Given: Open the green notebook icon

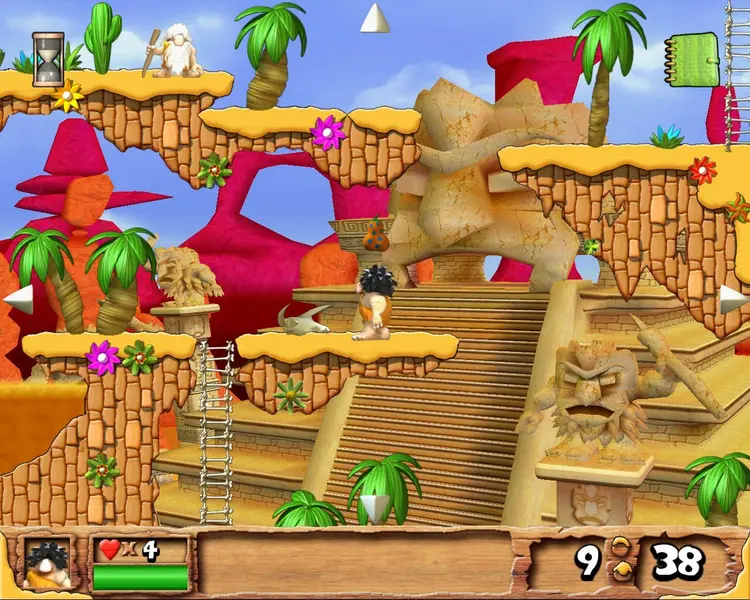Looking at the screenshot, I should (692, 59).
